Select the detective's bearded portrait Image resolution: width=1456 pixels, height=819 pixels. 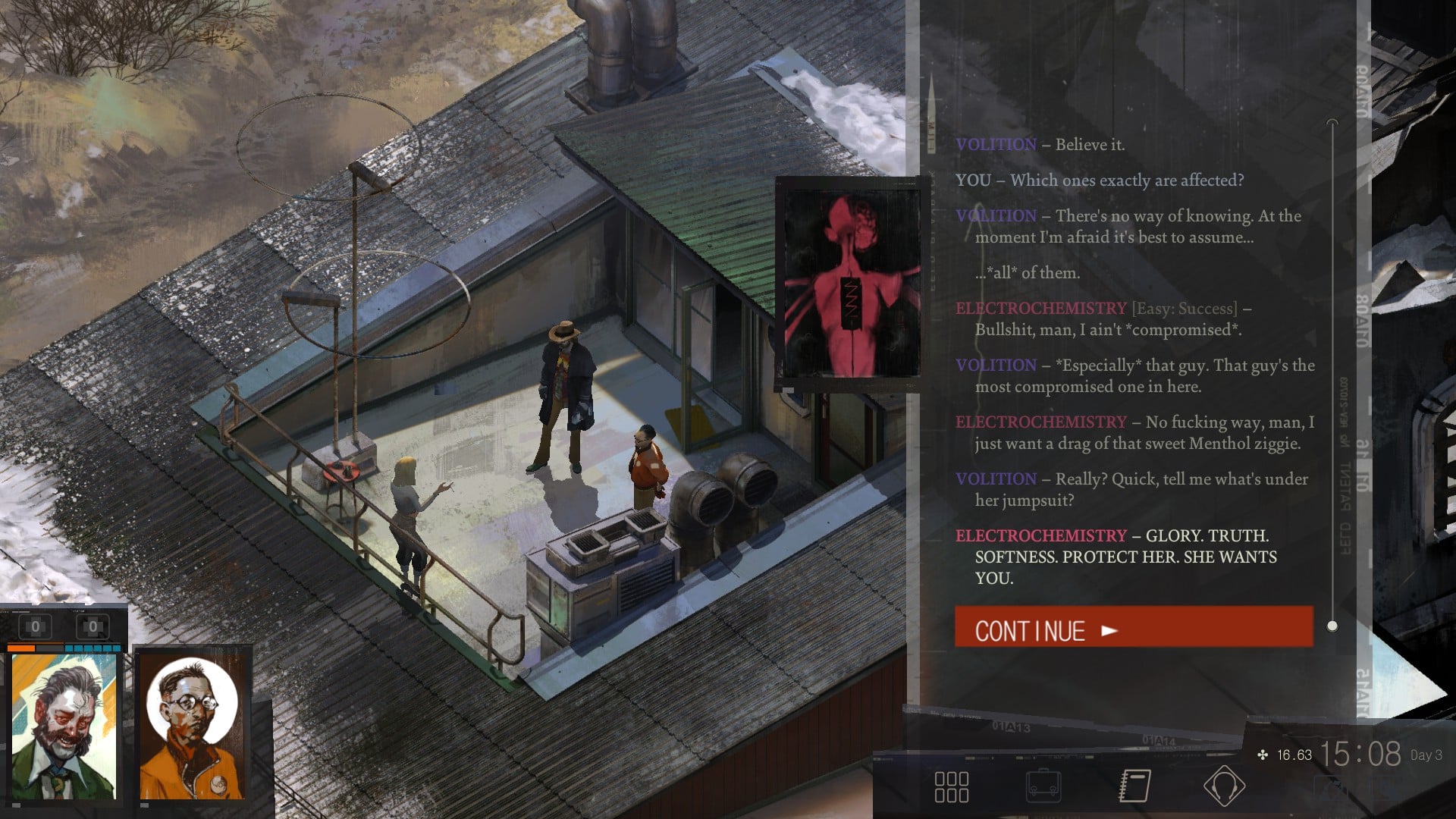pyautogui.click(x=64, y=725)
